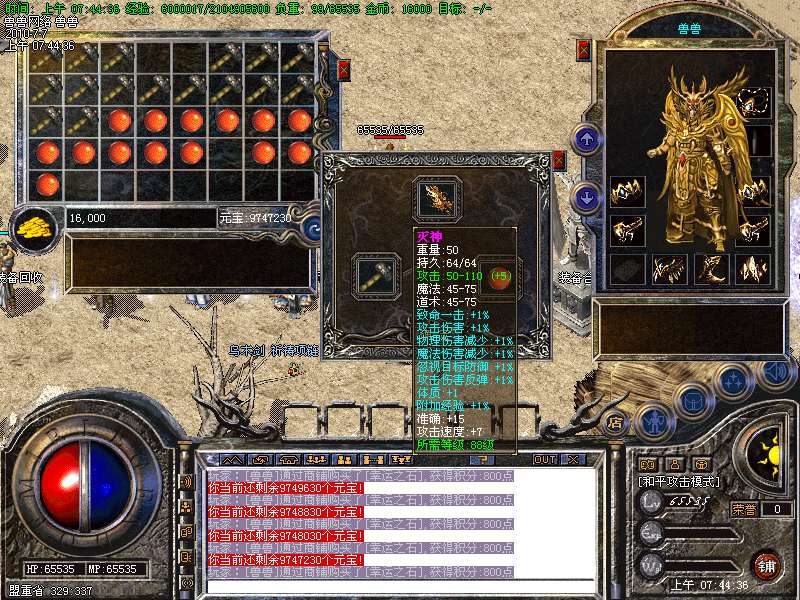This screenshot has height=600, width=800.
Task: Select the equipped necklace slot
Action: point(753,100)
